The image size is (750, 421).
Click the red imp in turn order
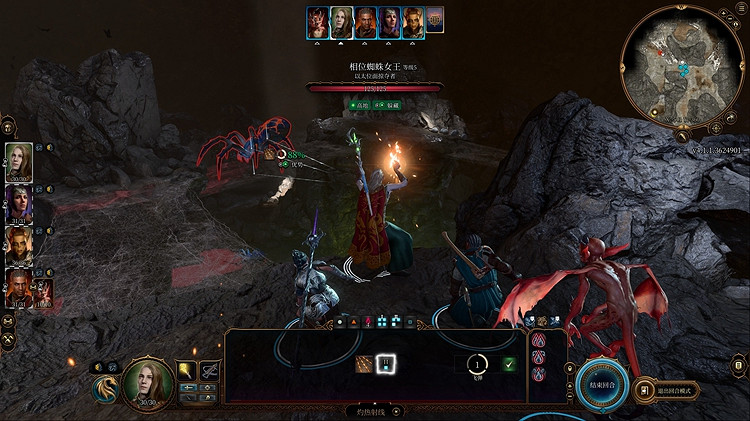pos(320,22)
